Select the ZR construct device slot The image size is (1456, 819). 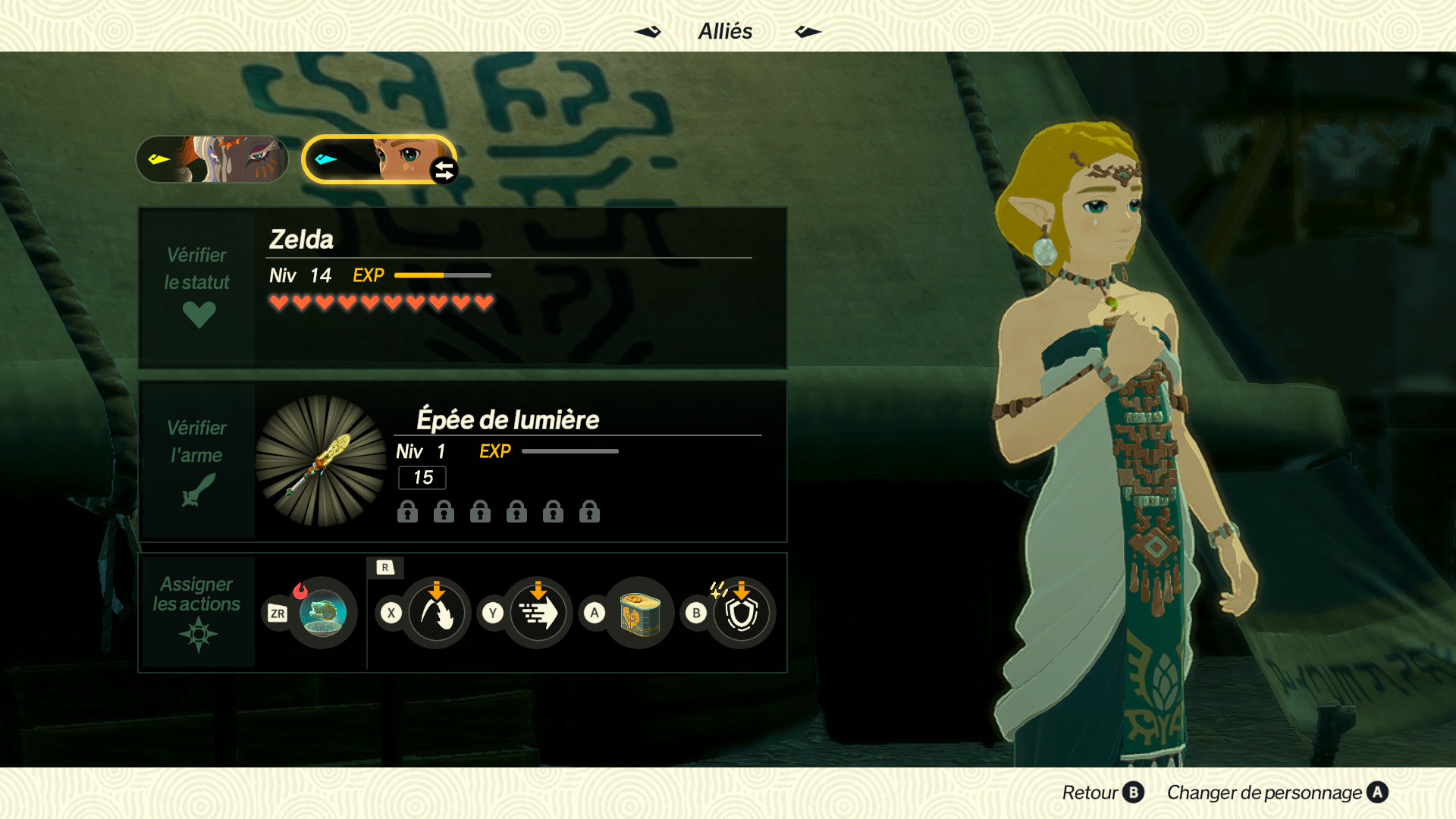click(x=323, y=613)
